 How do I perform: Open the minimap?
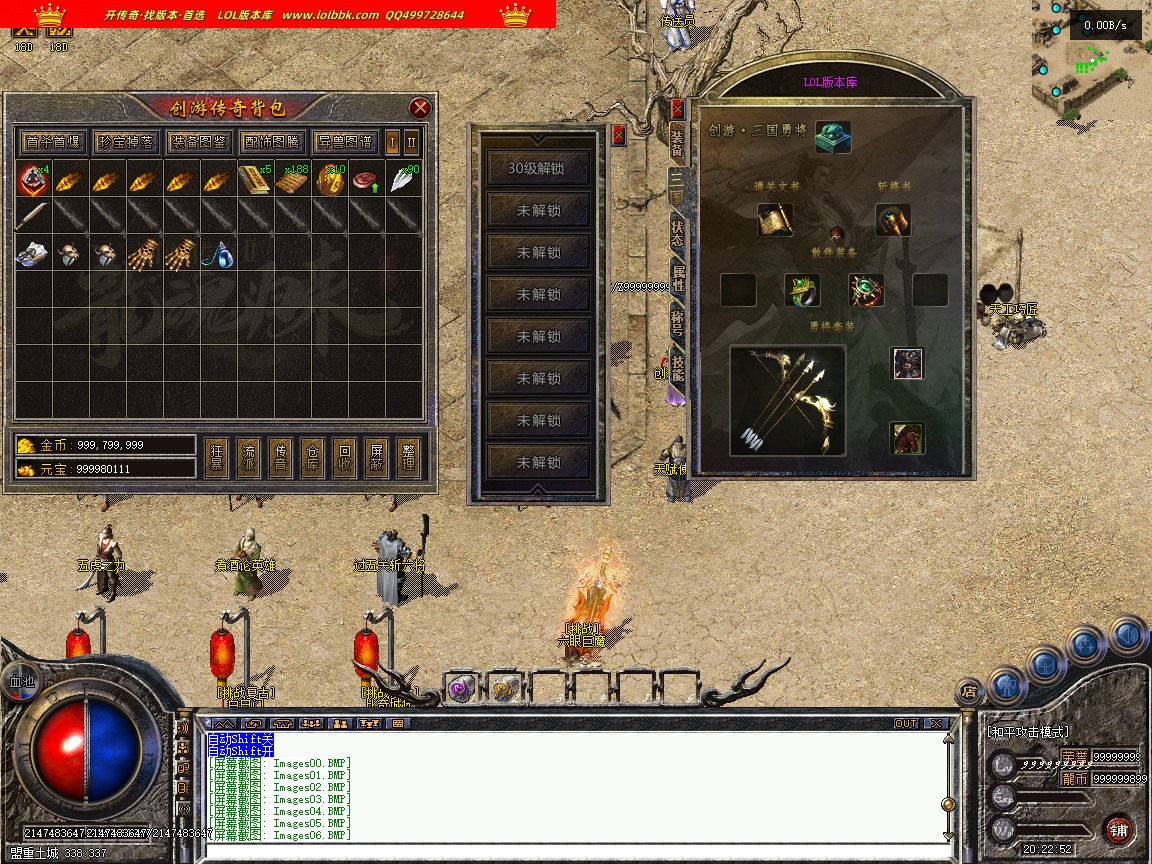tap(1091, 60)
